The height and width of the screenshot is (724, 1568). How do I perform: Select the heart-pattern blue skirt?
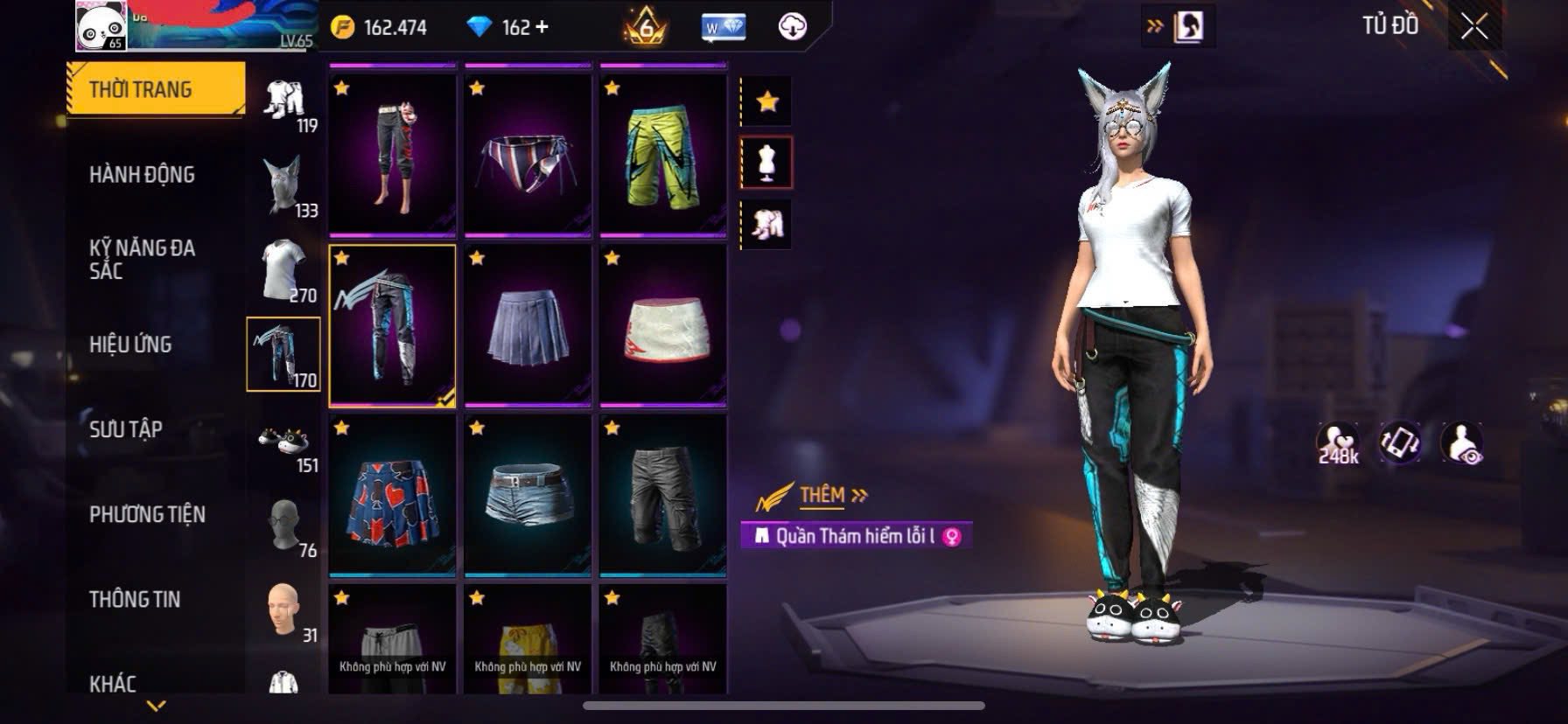pos(392,495)
